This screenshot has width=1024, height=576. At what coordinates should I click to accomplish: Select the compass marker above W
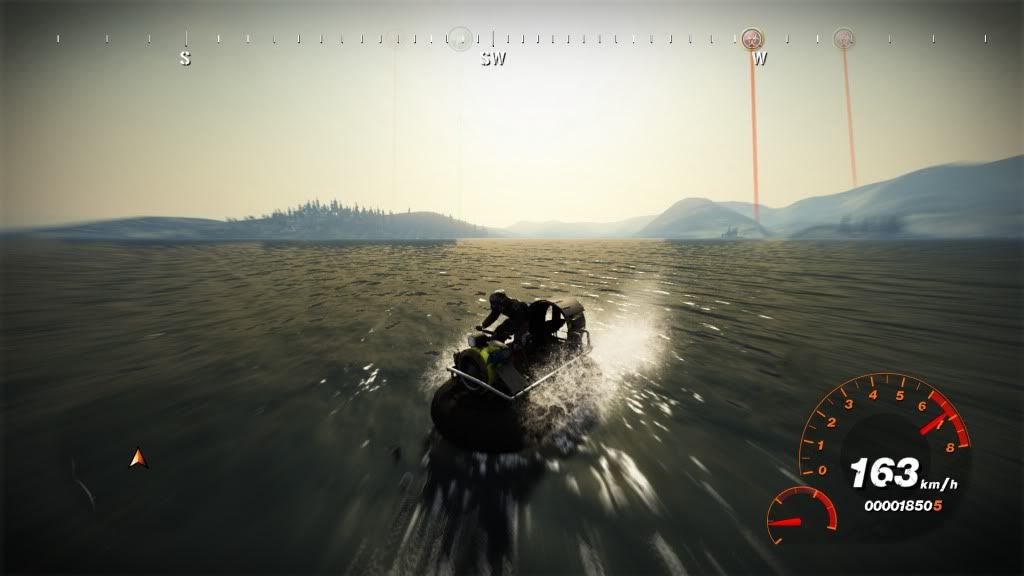tap(752, 38)
